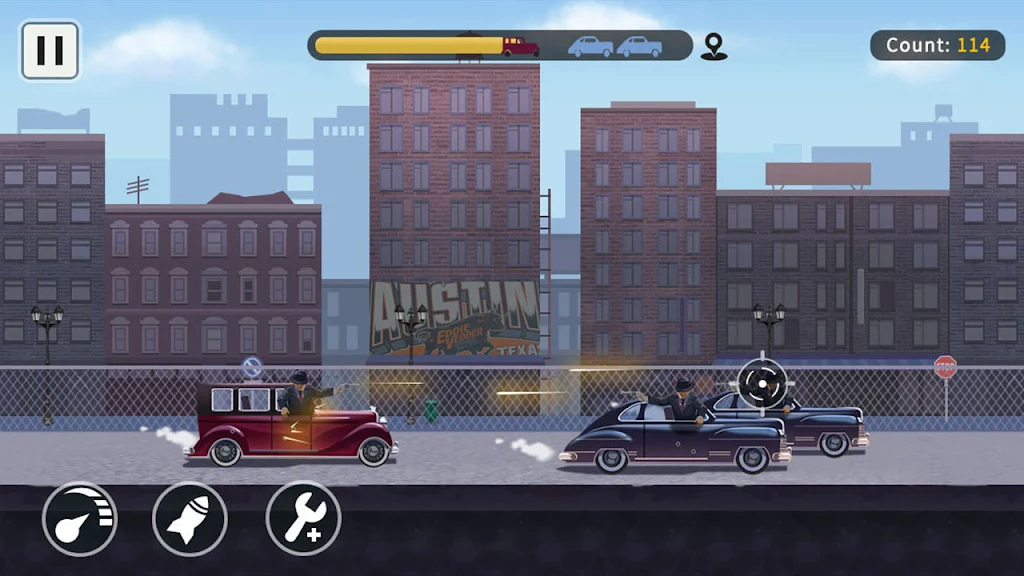Tap the crosshair target on enemy car
Viewport: 1024px width, 576px height.
tap(763, 382)
